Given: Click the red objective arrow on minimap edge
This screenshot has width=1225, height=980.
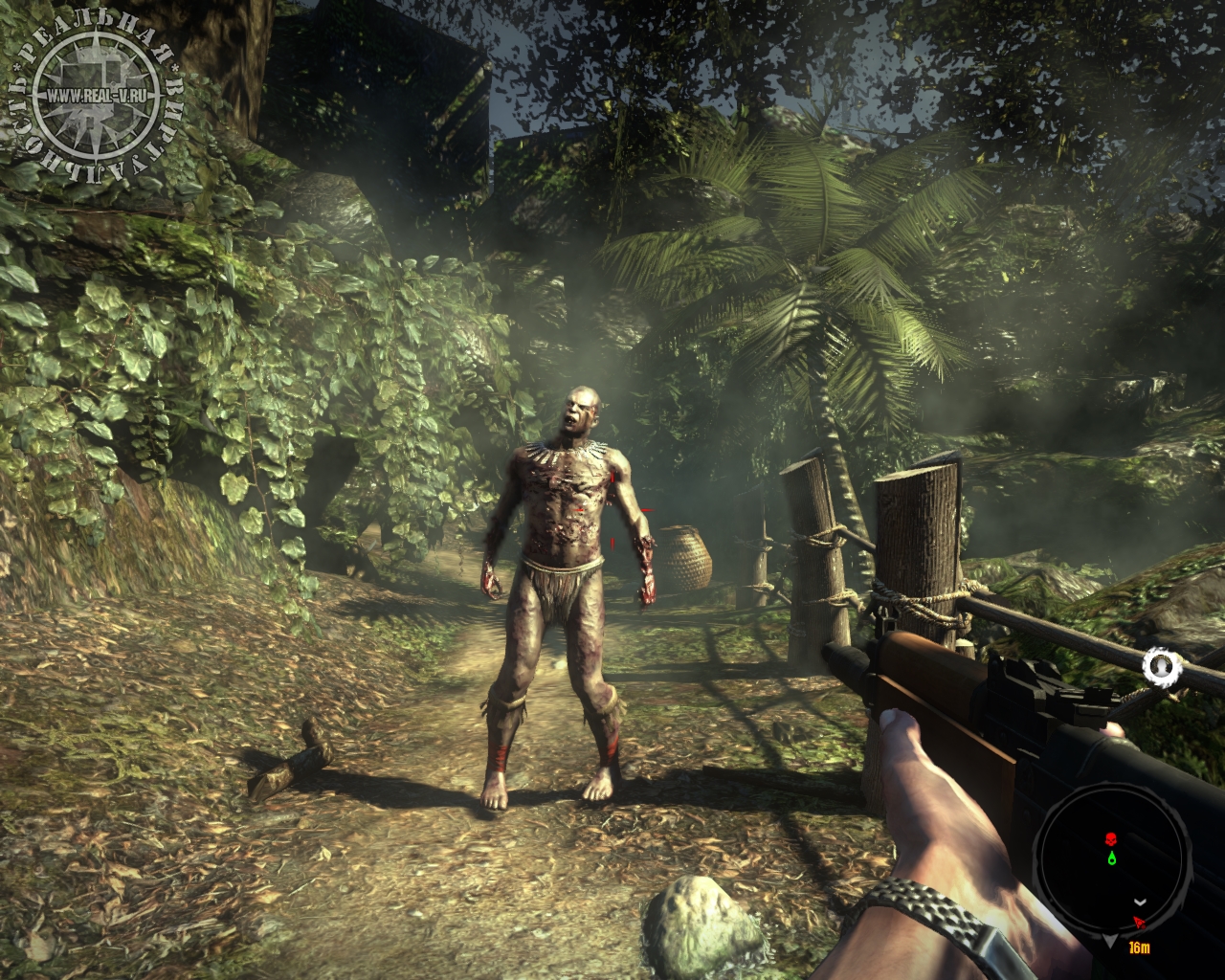Looking at the screenshot, I should coord(1139,923).
